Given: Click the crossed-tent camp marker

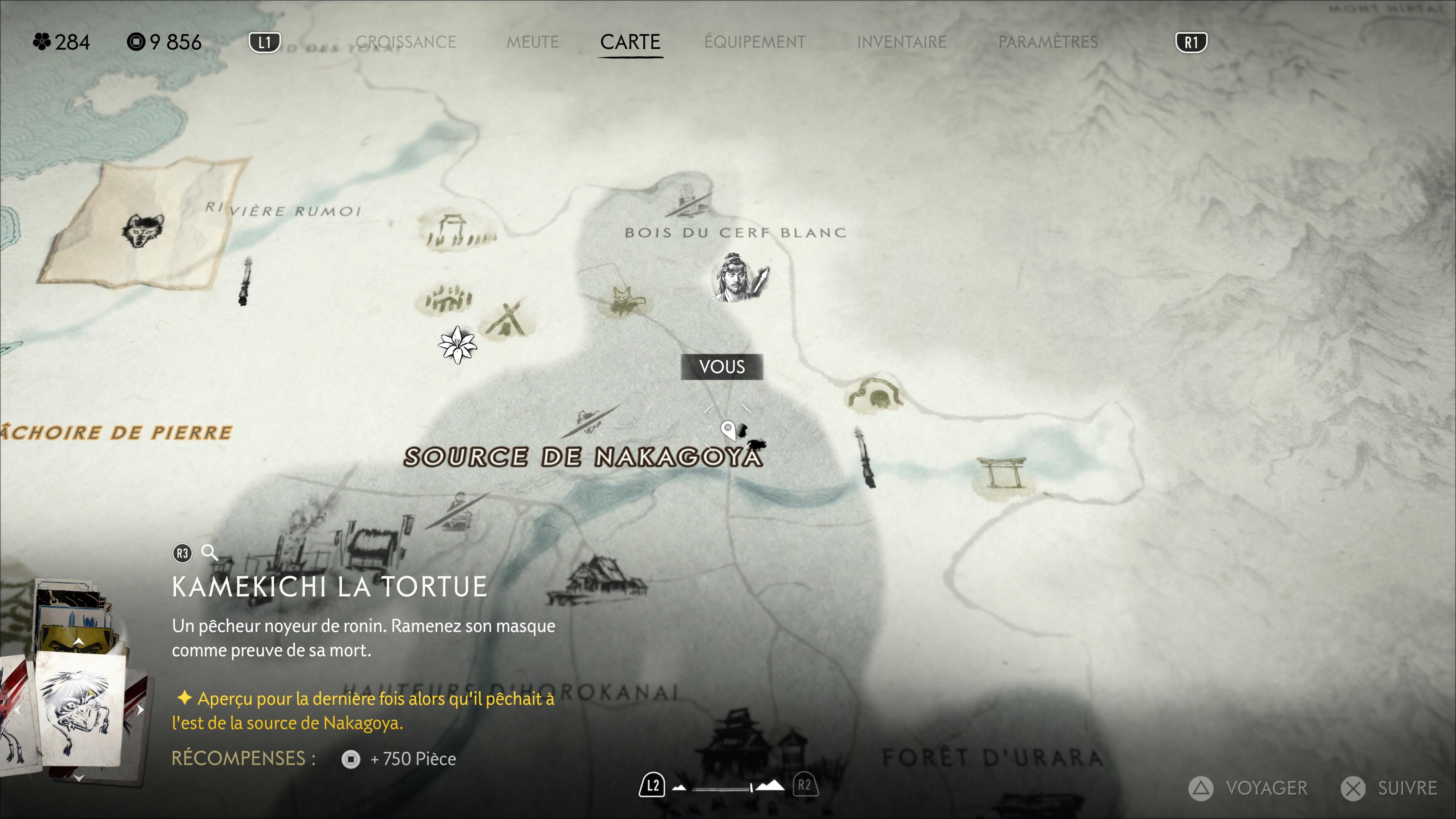Looking at the screenshot, I should pyautogui.click(x=509, y=319).
